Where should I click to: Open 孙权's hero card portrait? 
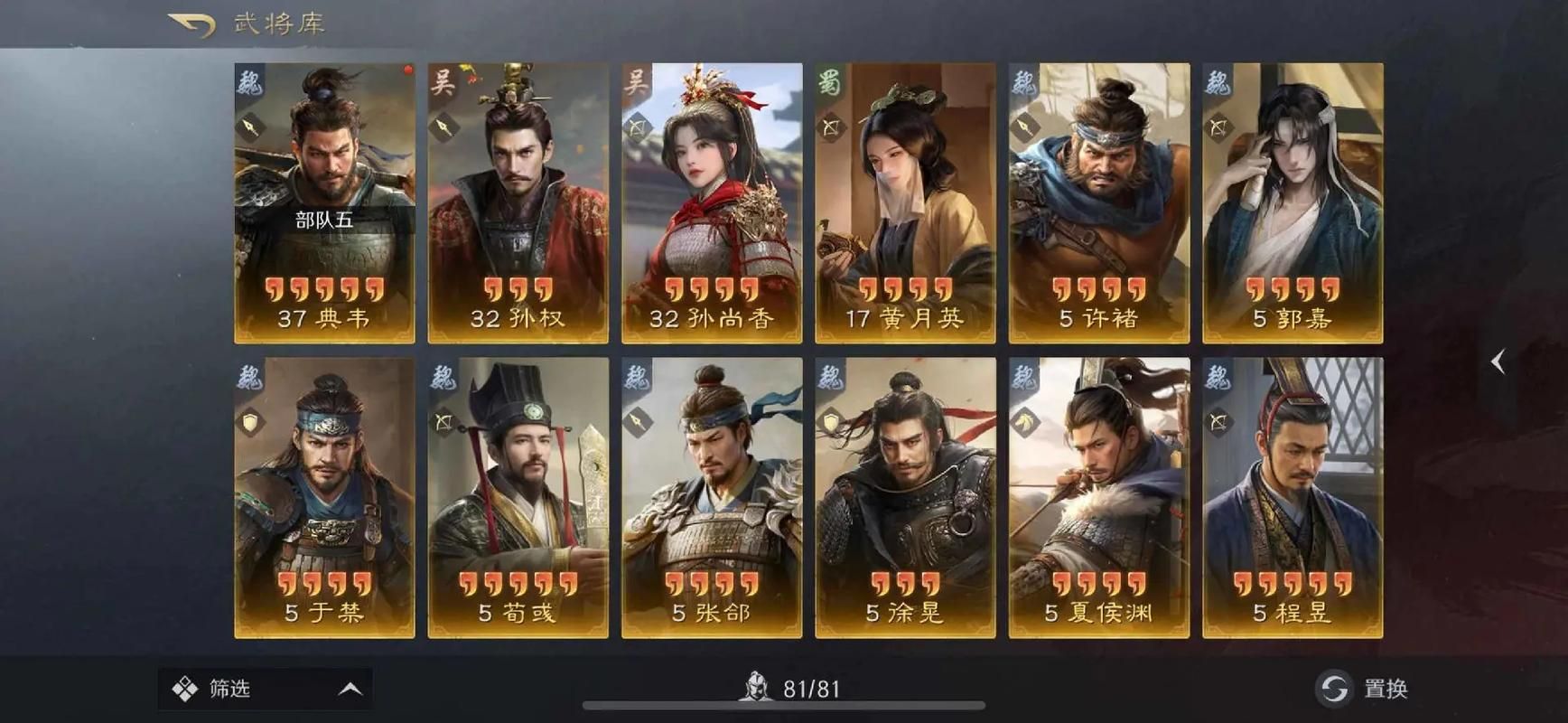(x=517, y=181)
